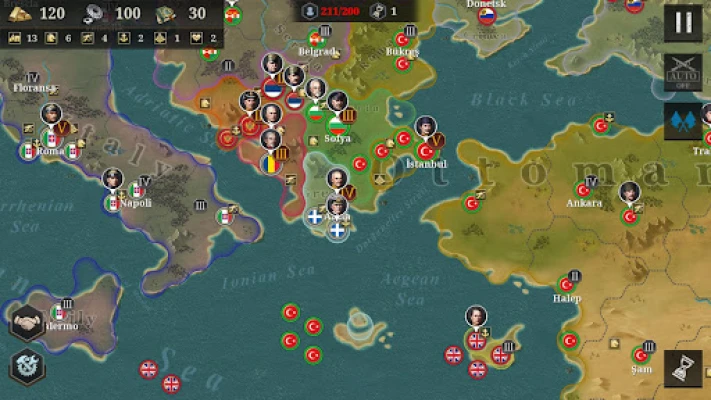Open diplomacy with the handshake icon
Viewport: 711px width, 400px height.
pos(27,323)
